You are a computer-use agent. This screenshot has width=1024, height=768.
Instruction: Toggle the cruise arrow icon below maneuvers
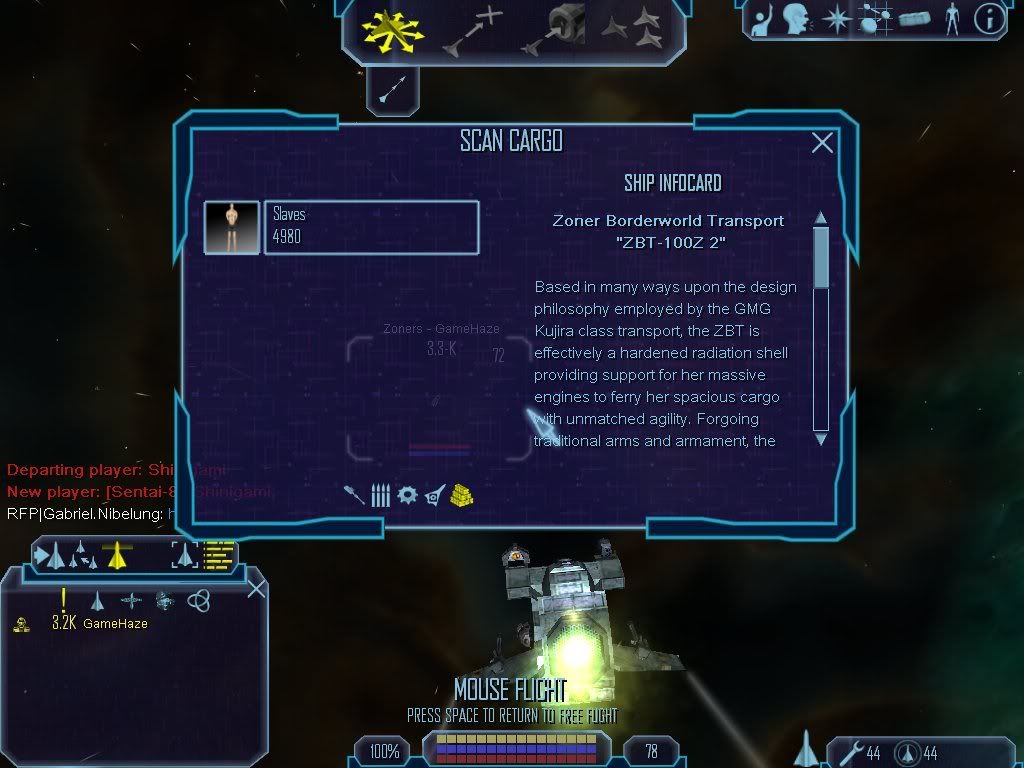tap(392, 90)
